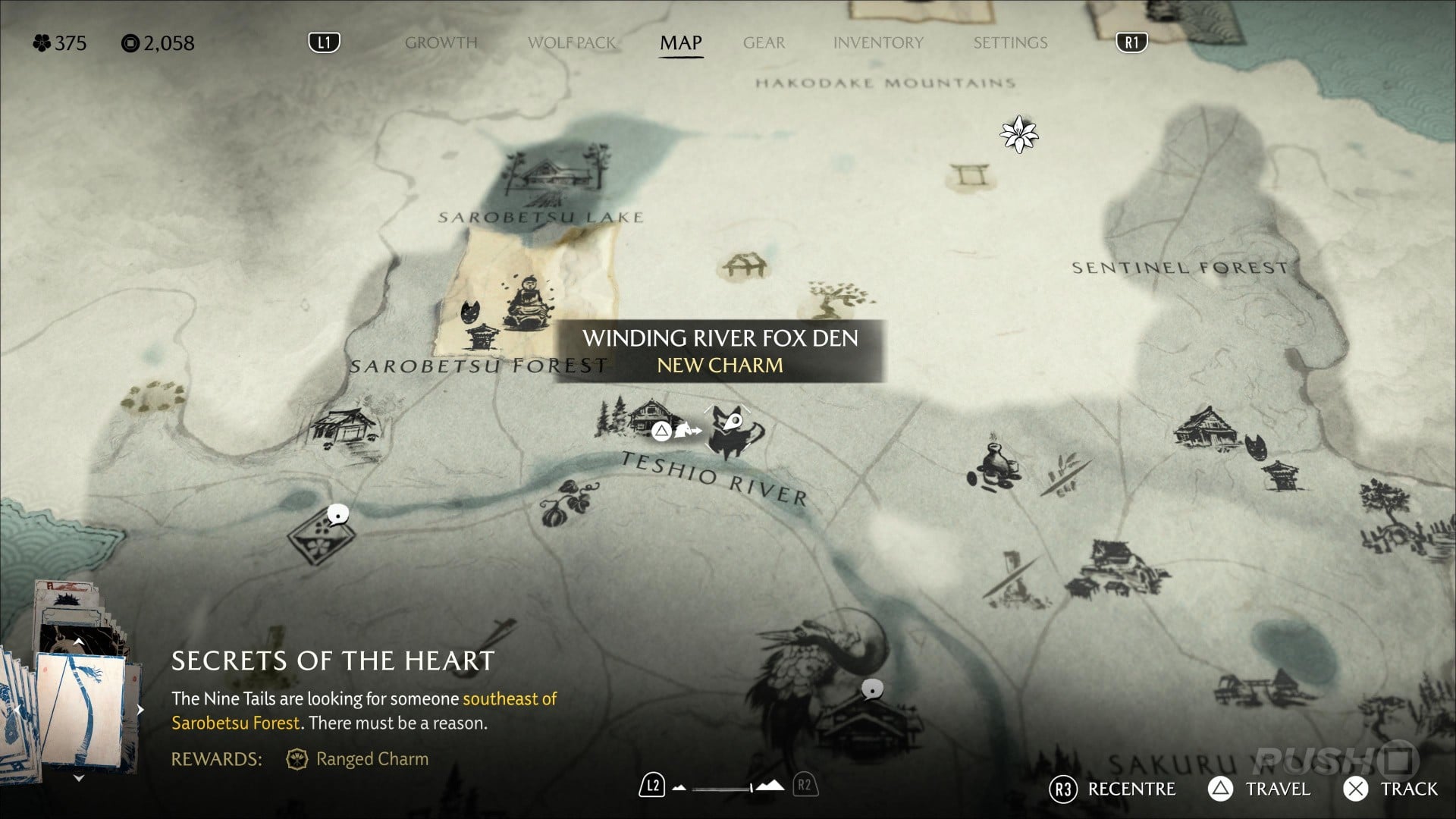This screenshot has width=1456, height=819.
Task: Select the sake jug marker
Action: point(993,464)
